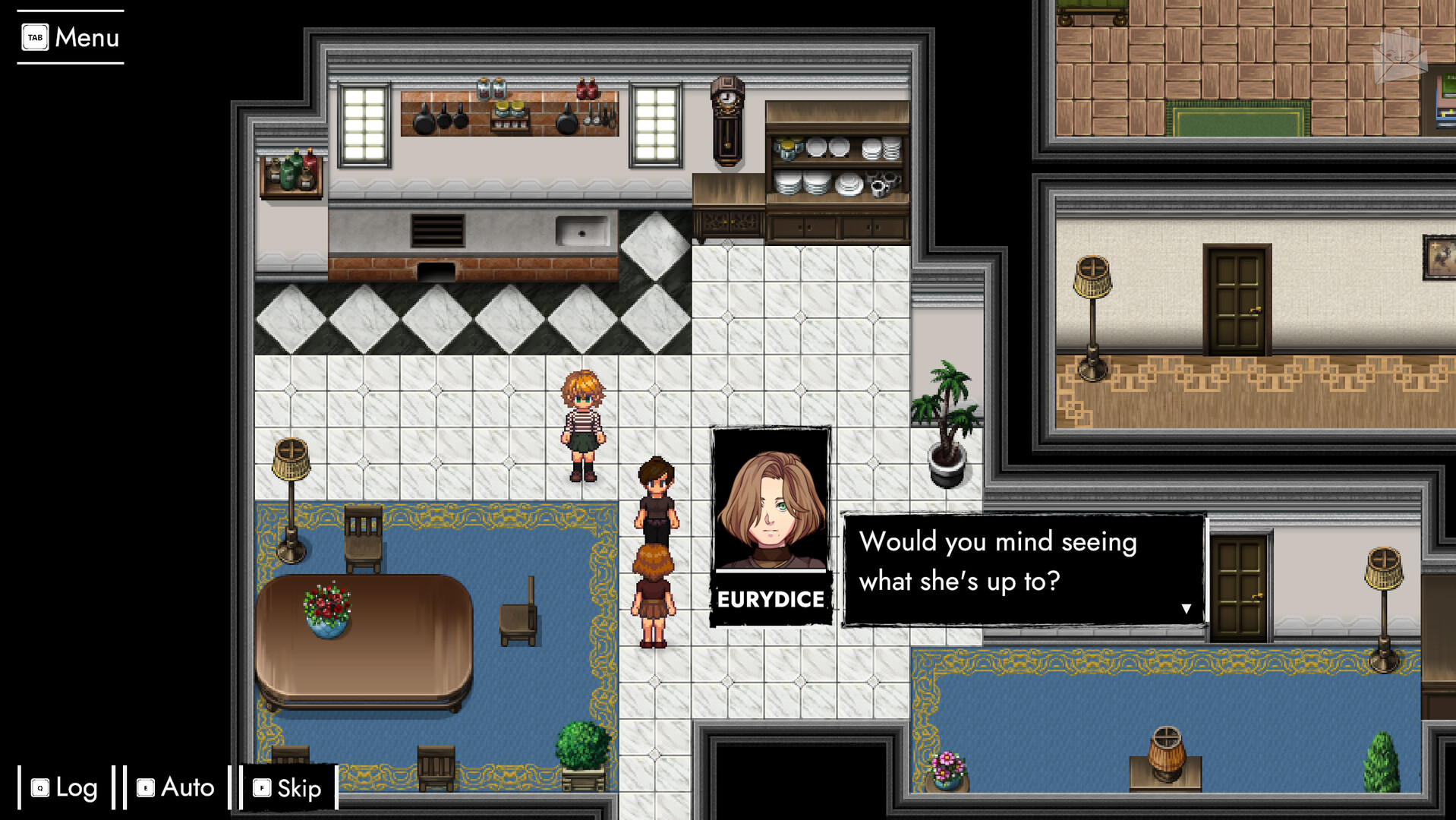Screen dimensions: 1456x820
Task: Click the Q key icon beside Log
Action: point(39,788)
